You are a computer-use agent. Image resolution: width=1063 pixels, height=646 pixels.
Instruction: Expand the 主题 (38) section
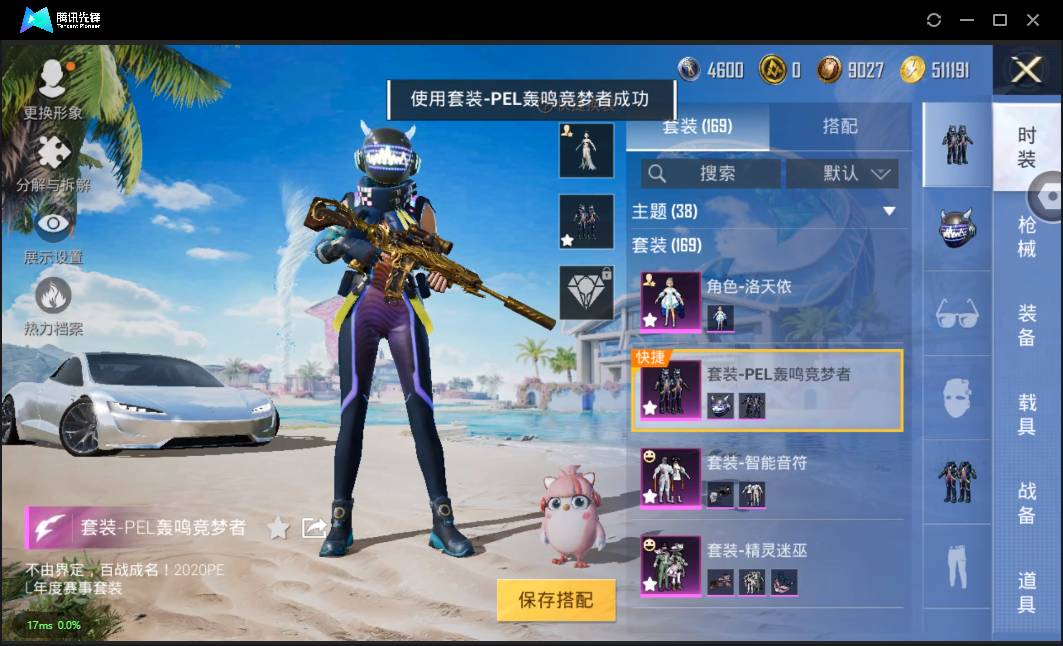click(x=888, y=211)
